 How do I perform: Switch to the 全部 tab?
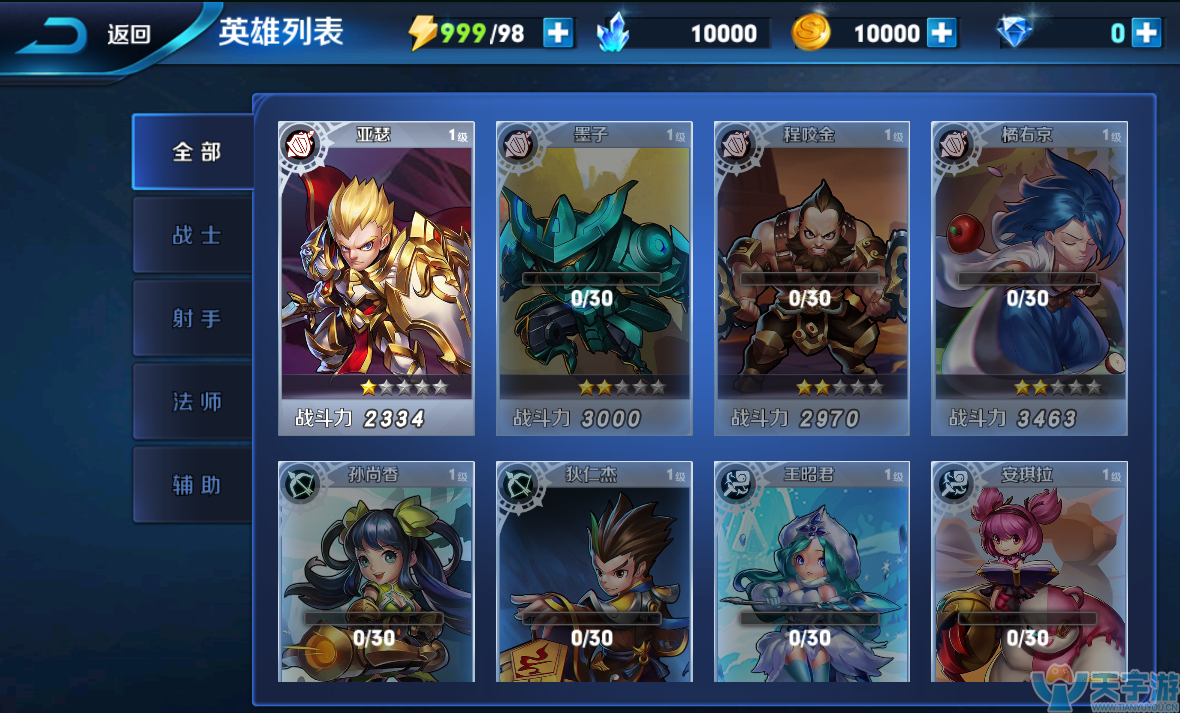click(195, 152)
